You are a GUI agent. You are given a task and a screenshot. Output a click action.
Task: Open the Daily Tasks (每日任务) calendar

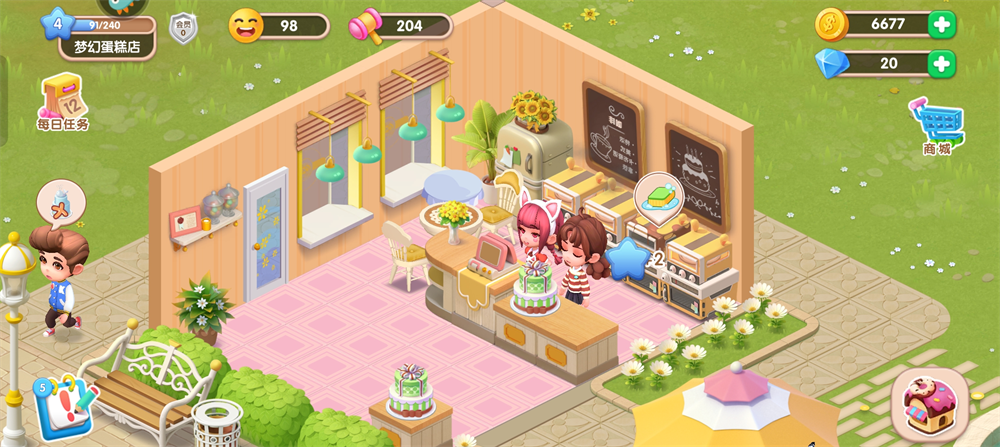pyautogui.click(x=62, y=103)
